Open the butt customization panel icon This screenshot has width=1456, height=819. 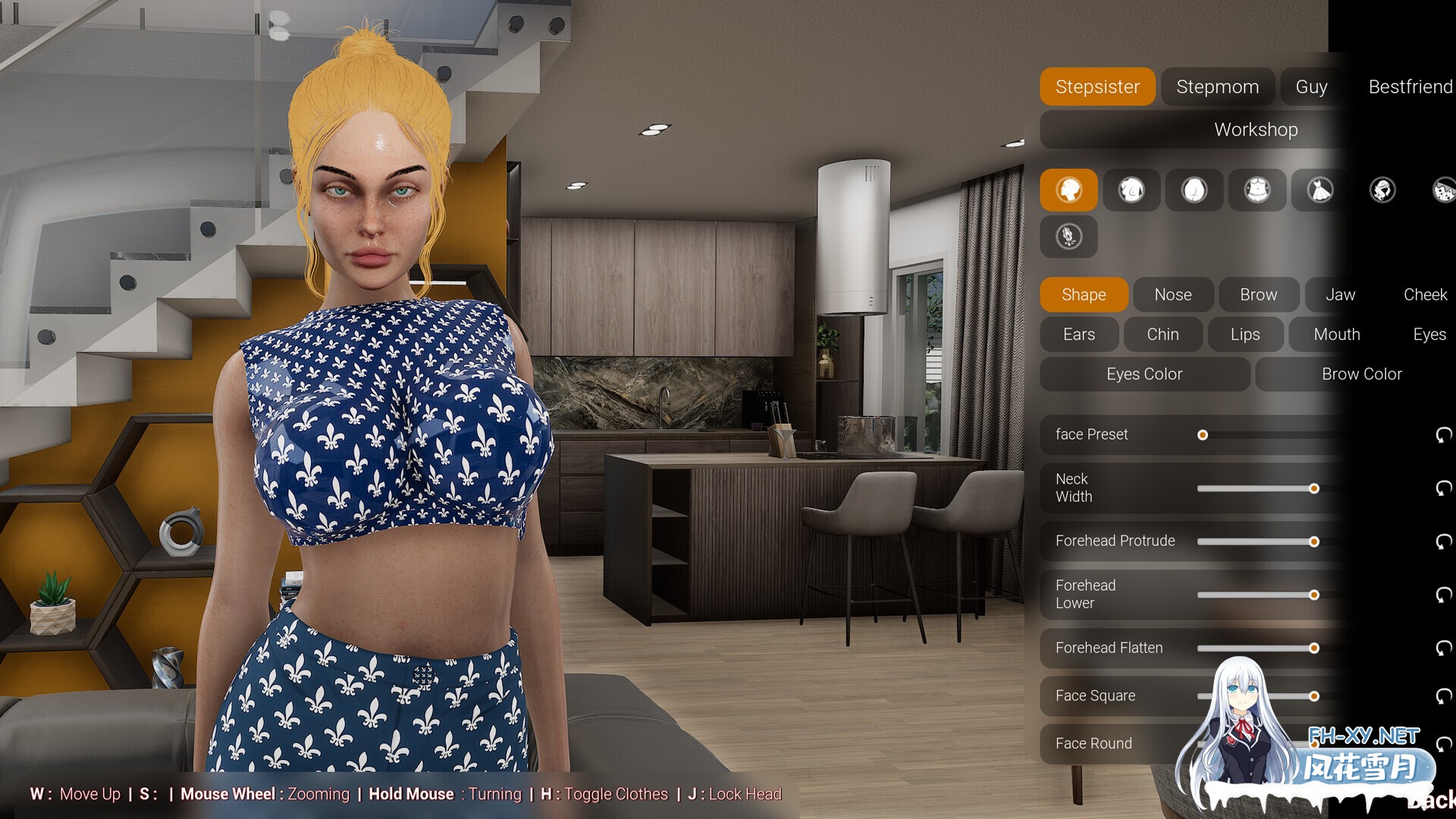pos(1194,190)
